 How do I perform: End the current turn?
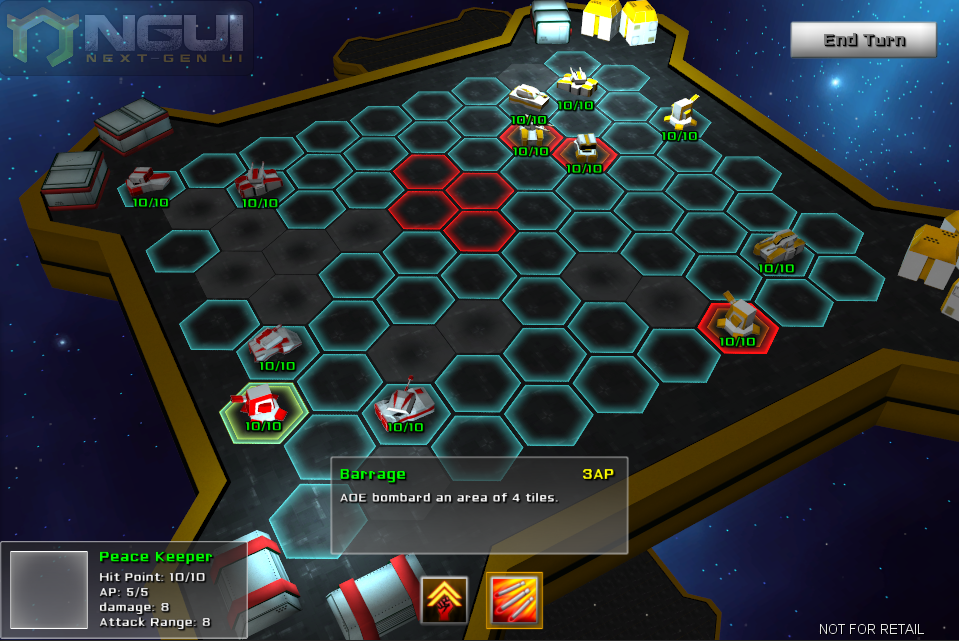pos(863,40)
